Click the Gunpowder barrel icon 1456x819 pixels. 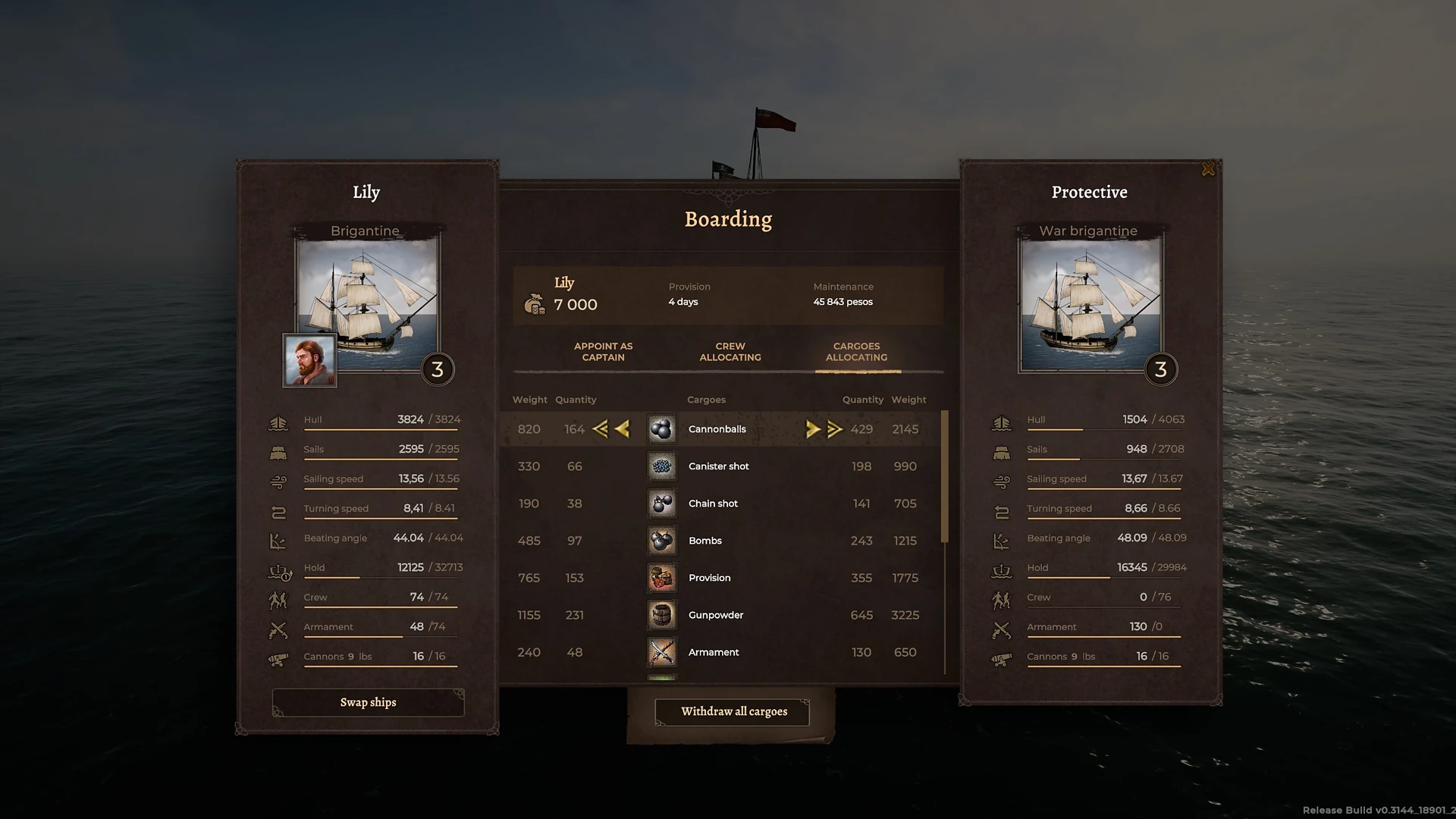661,615
